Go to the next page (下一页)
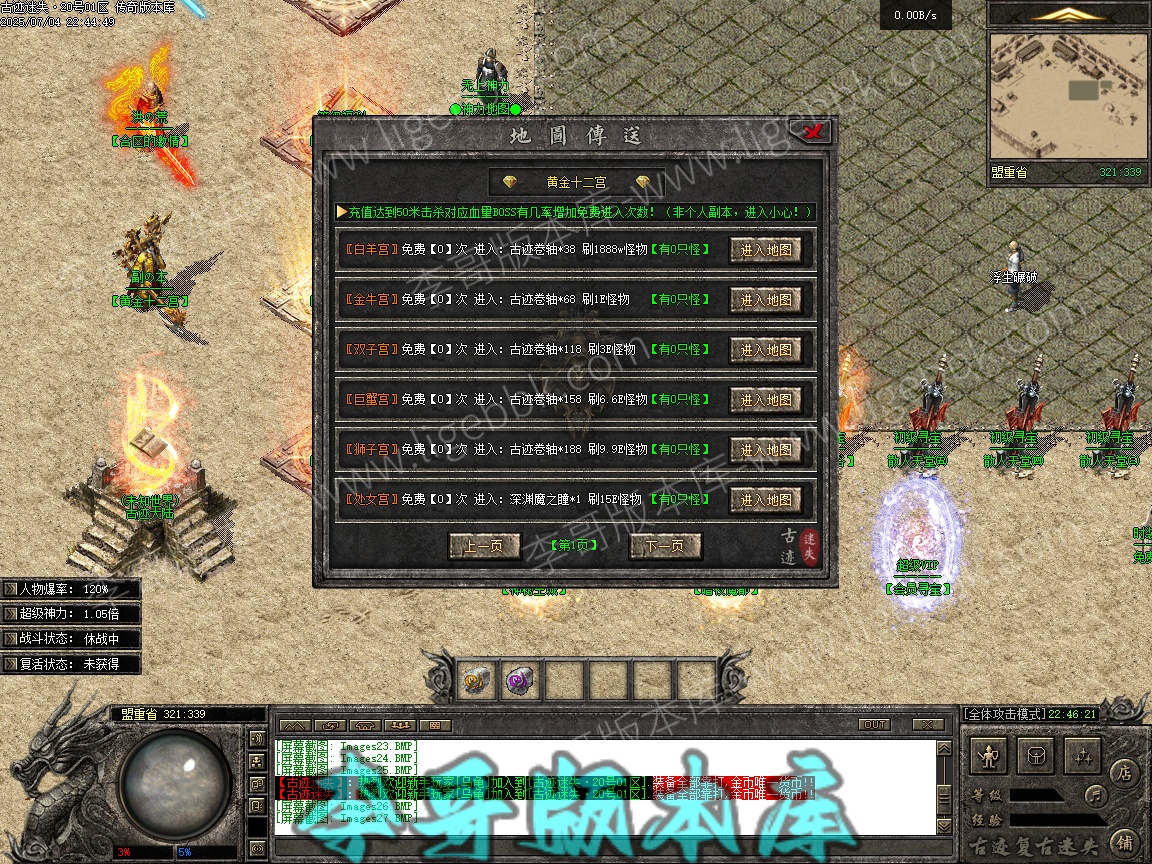This screenshot has width=1152, height=864. (x=665, y=546)
